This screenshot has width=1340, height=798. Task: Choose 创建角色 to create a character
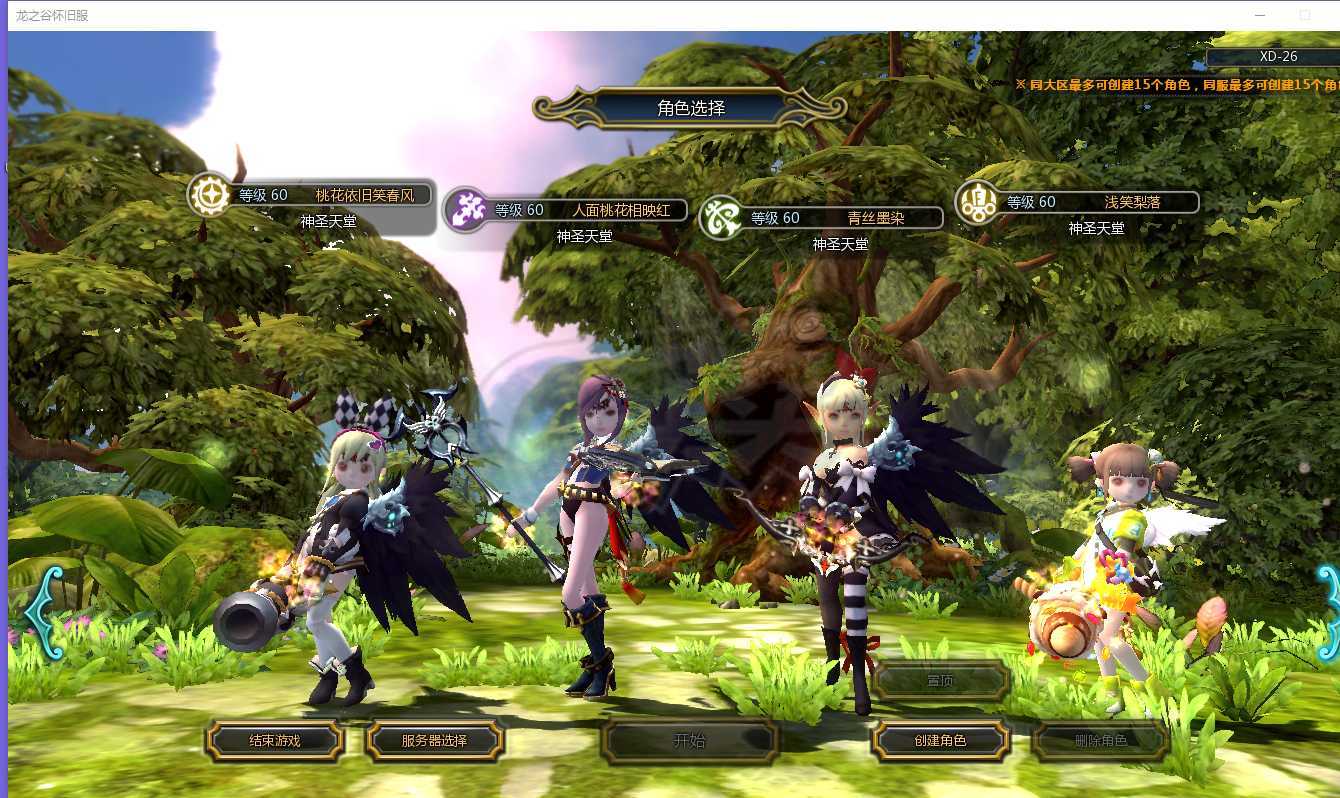[x=940, y=741]
